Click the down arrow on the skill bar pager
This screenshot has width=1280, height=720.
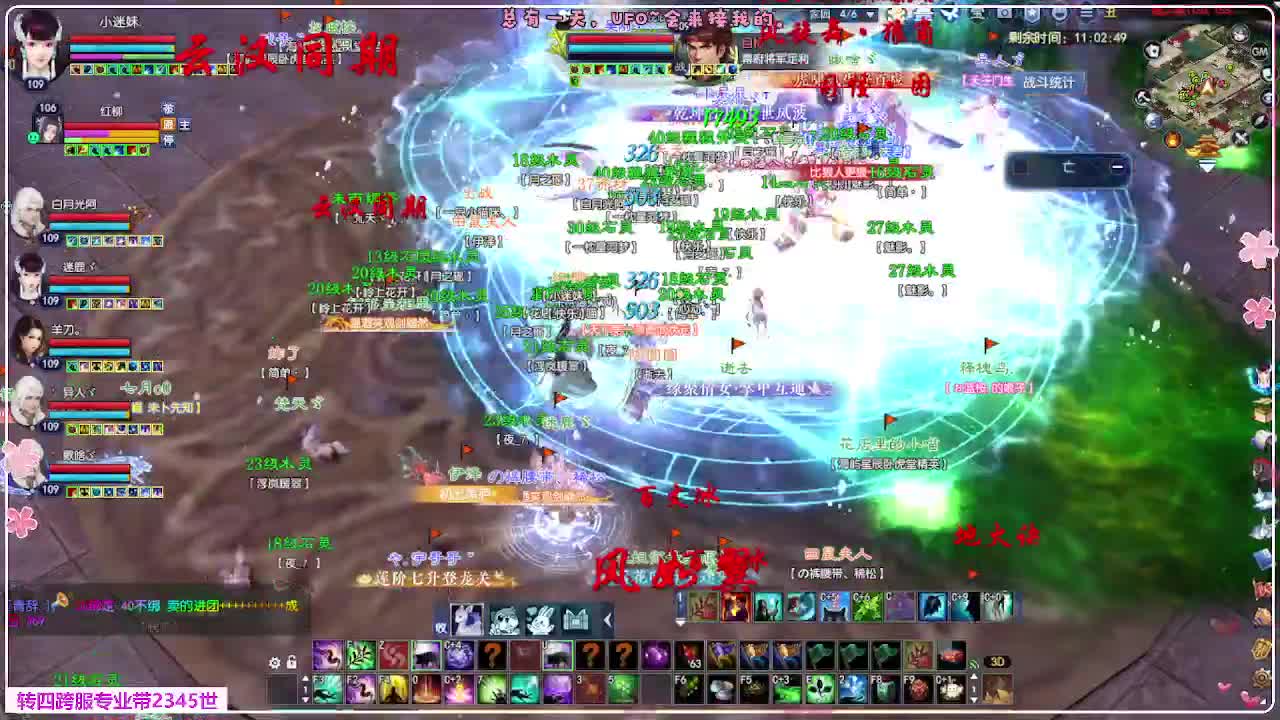[305, 701]
